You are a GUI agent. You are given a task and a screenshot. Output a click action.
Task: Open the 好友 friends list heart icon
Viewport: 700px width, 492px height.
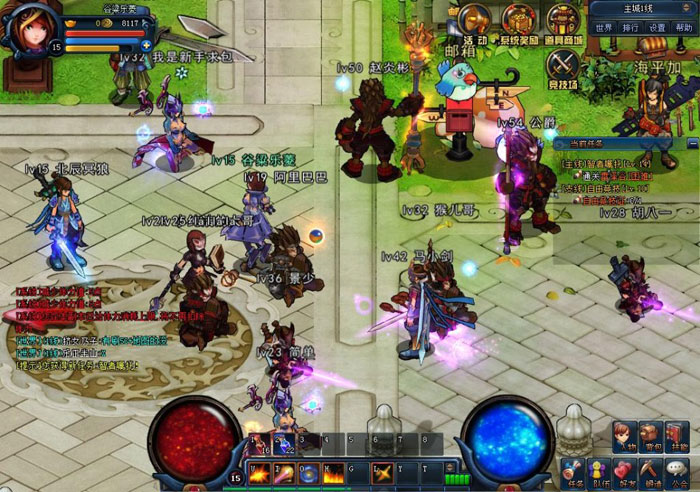(x=626, y=472)
